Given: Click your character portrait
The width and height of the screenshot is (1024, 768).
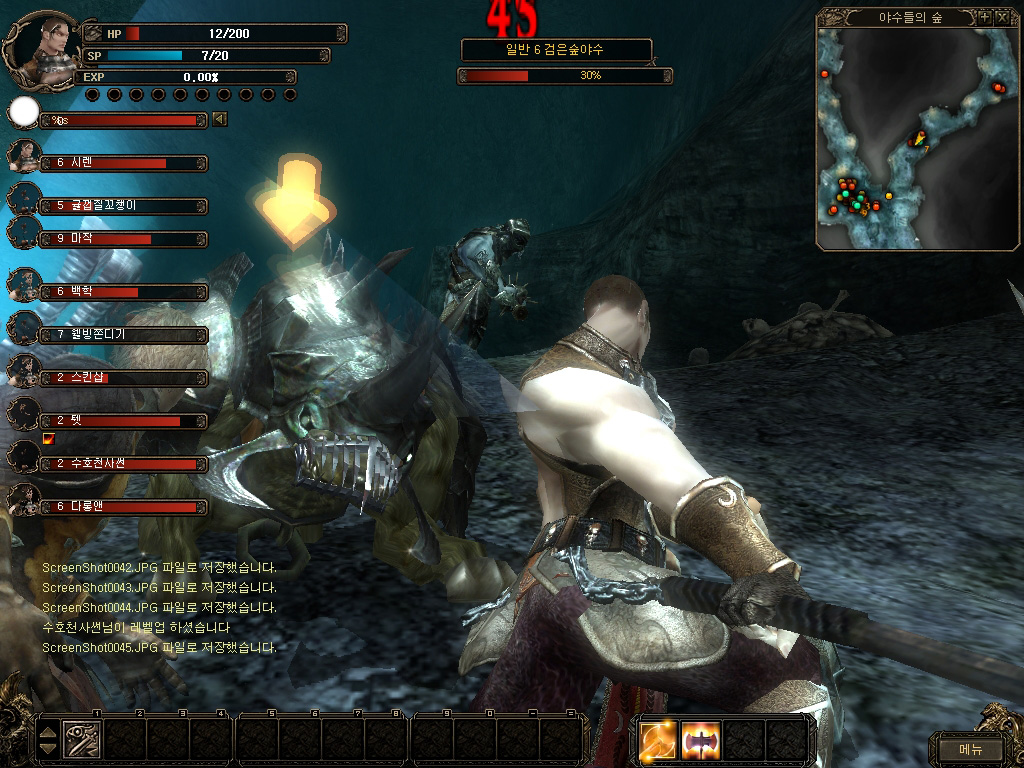Looking at the screenshot, I should (42, 42).
